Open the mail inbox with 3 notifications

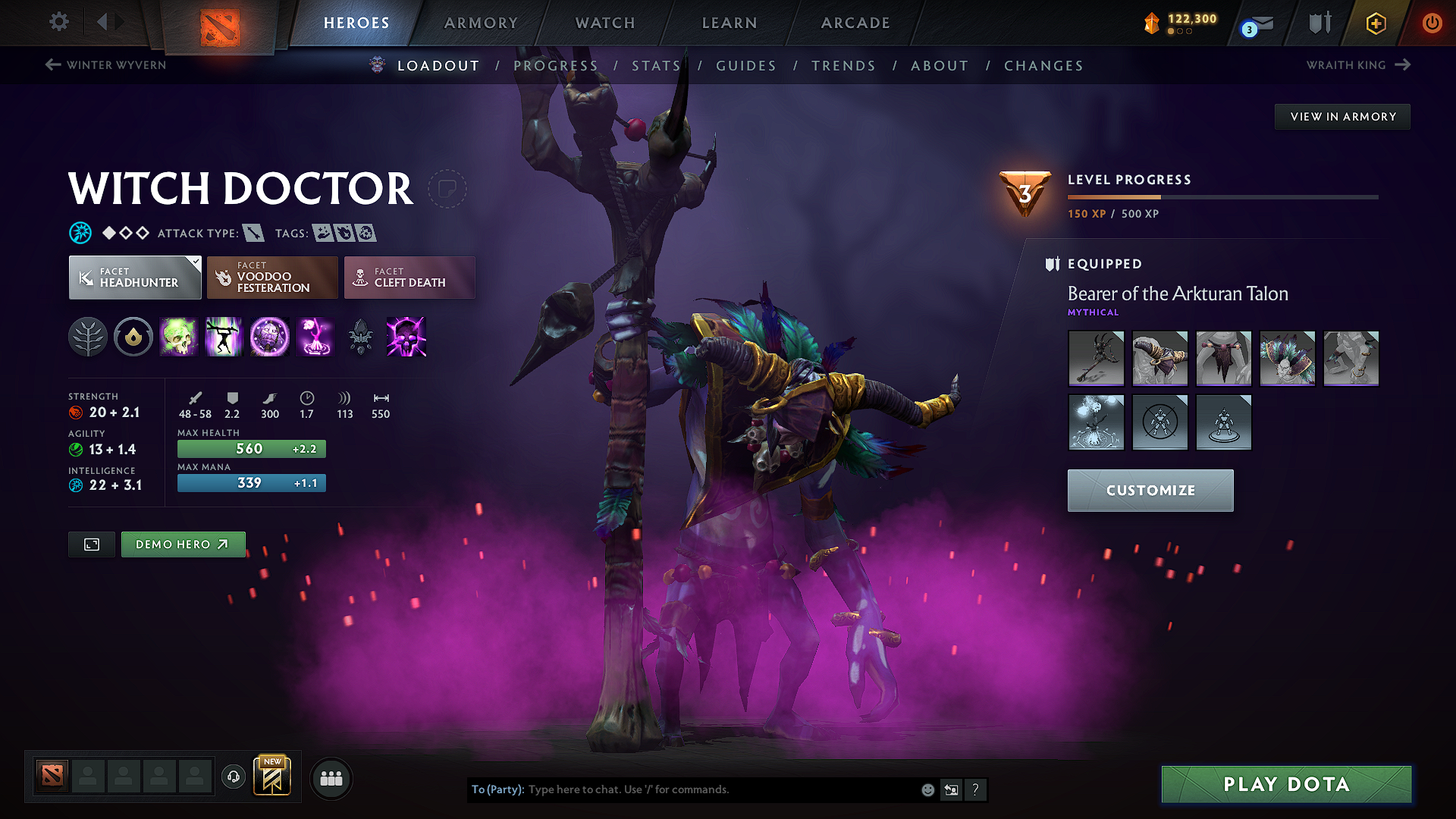[1255, 23]
